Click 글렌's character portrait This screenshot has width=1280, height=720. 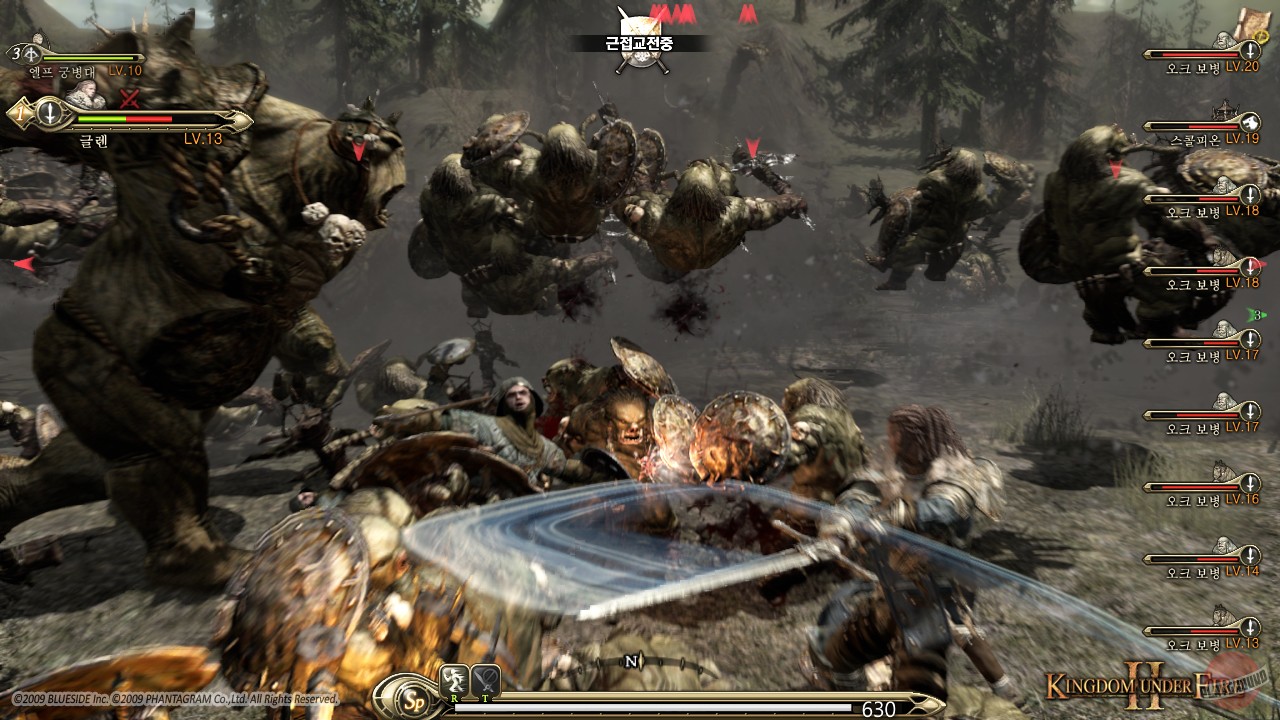click(x=84, y=94)
